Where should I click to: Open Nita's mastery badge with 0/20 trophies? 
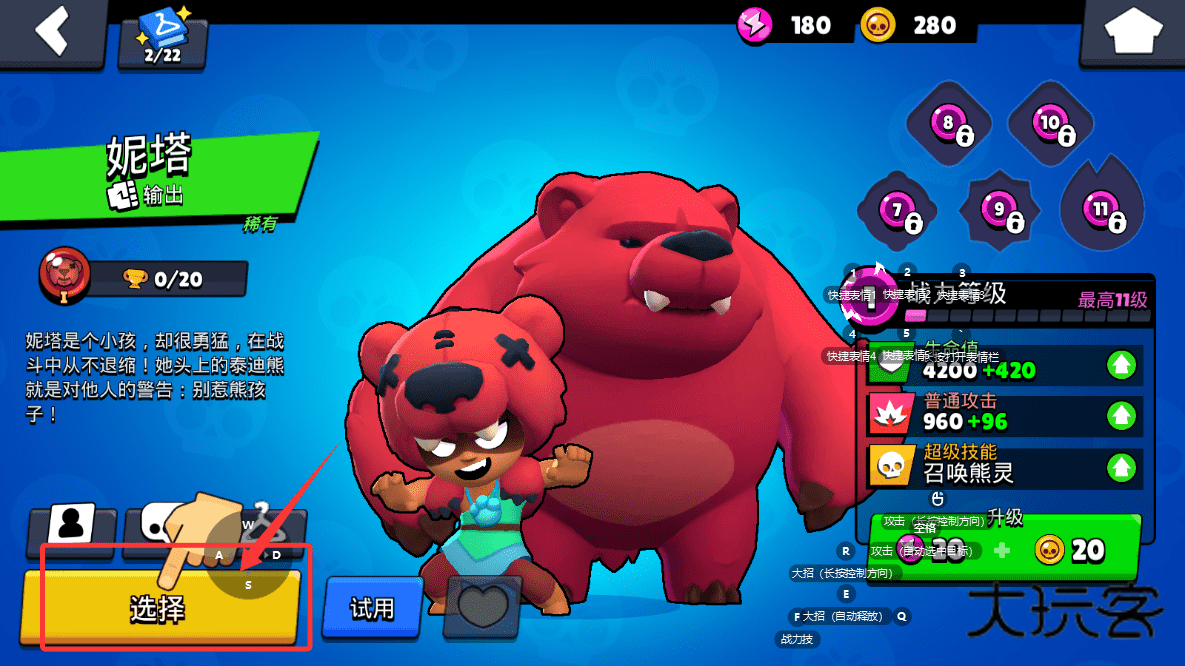[65, 276]
